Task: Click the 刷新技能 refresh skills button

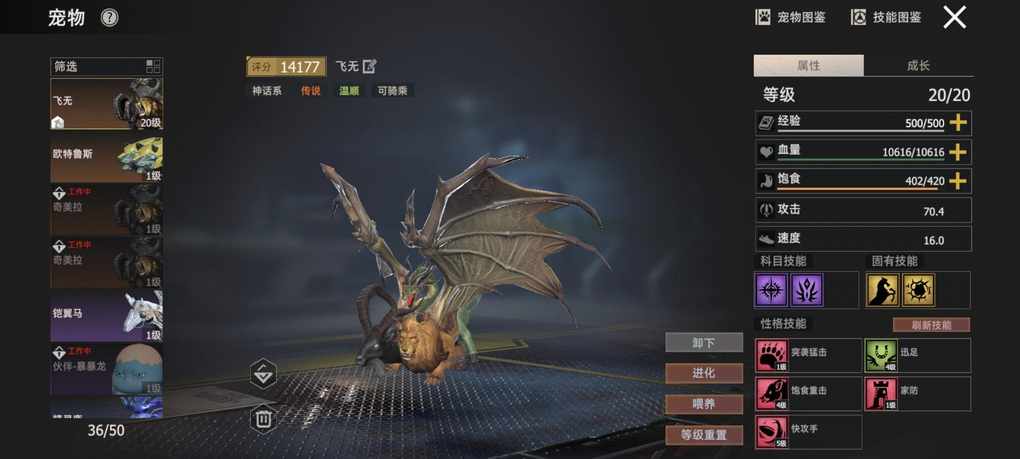Action: coord(930,325)
